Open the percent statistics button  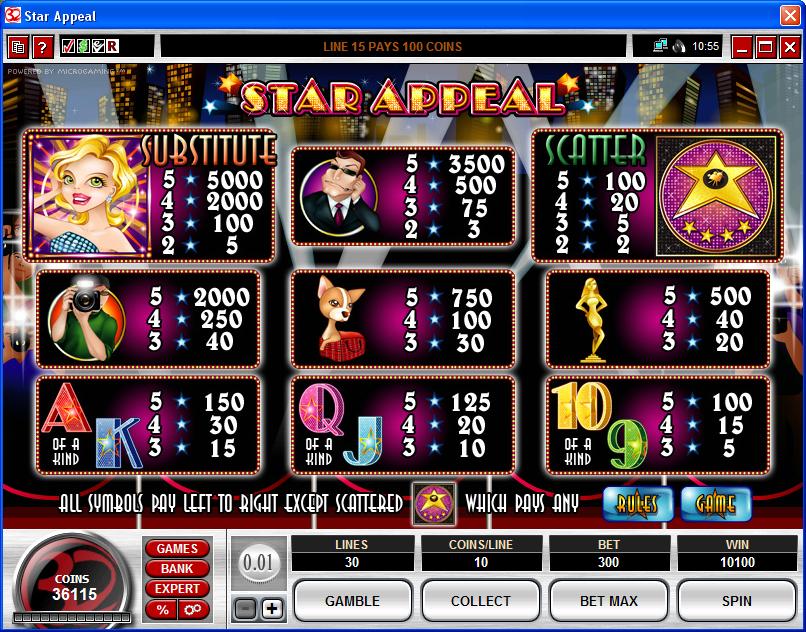162,609
